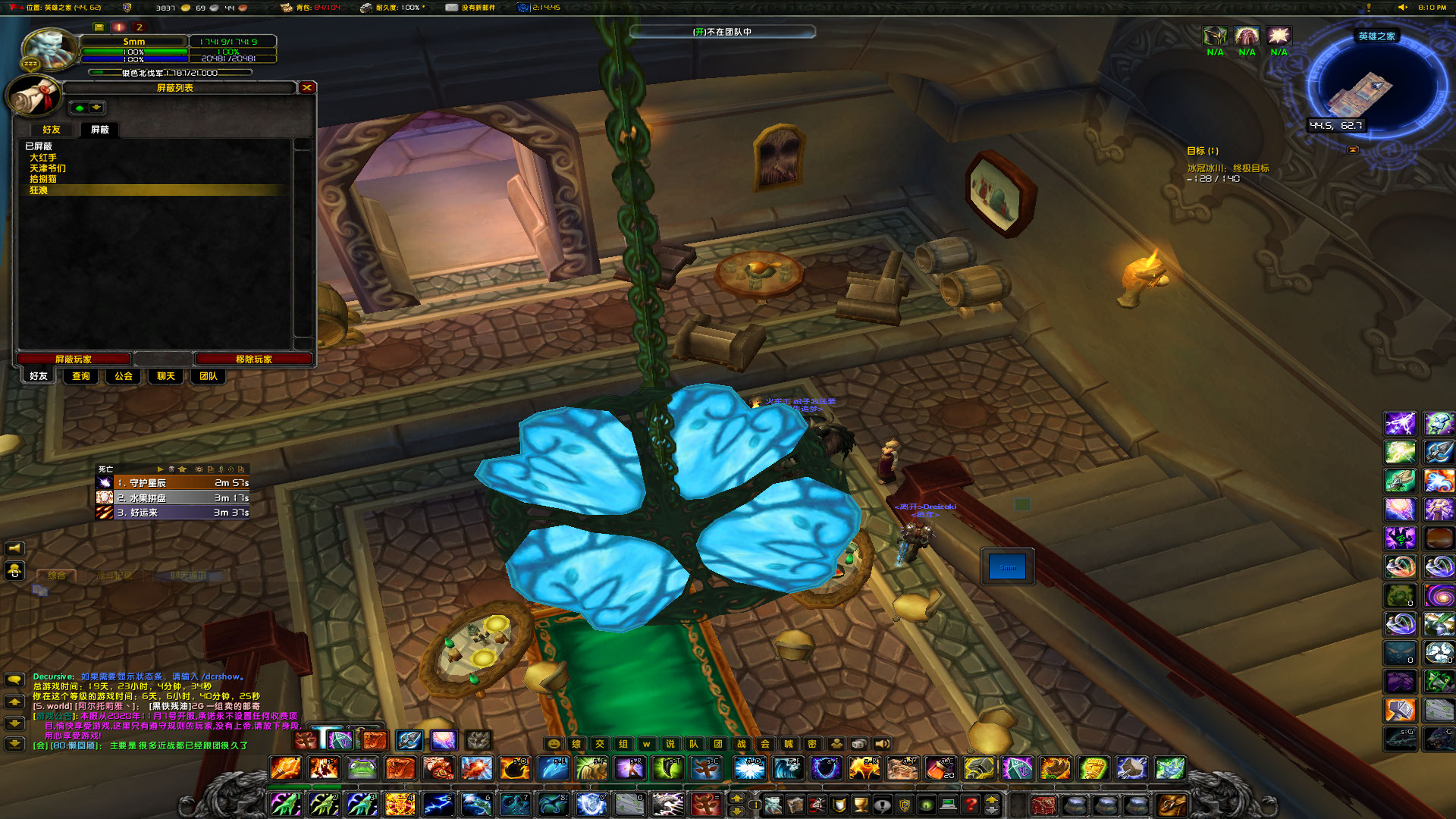Toggle the green online status diamond
This screenshot has width=1456, height=819.
(x=78, y=107)
